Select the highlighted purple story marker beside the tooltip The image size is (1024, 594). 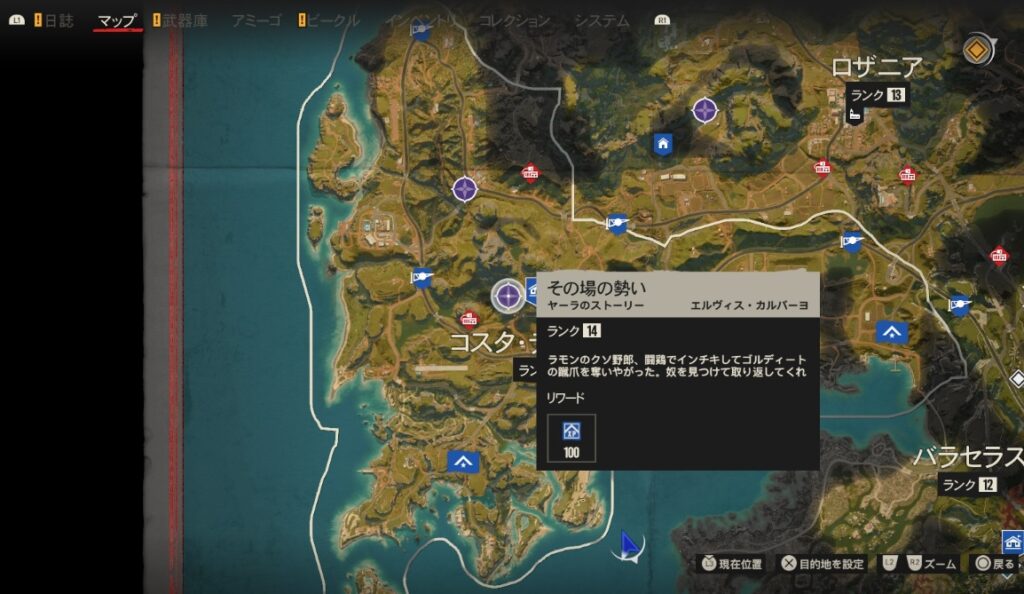[x=508, y=294]
